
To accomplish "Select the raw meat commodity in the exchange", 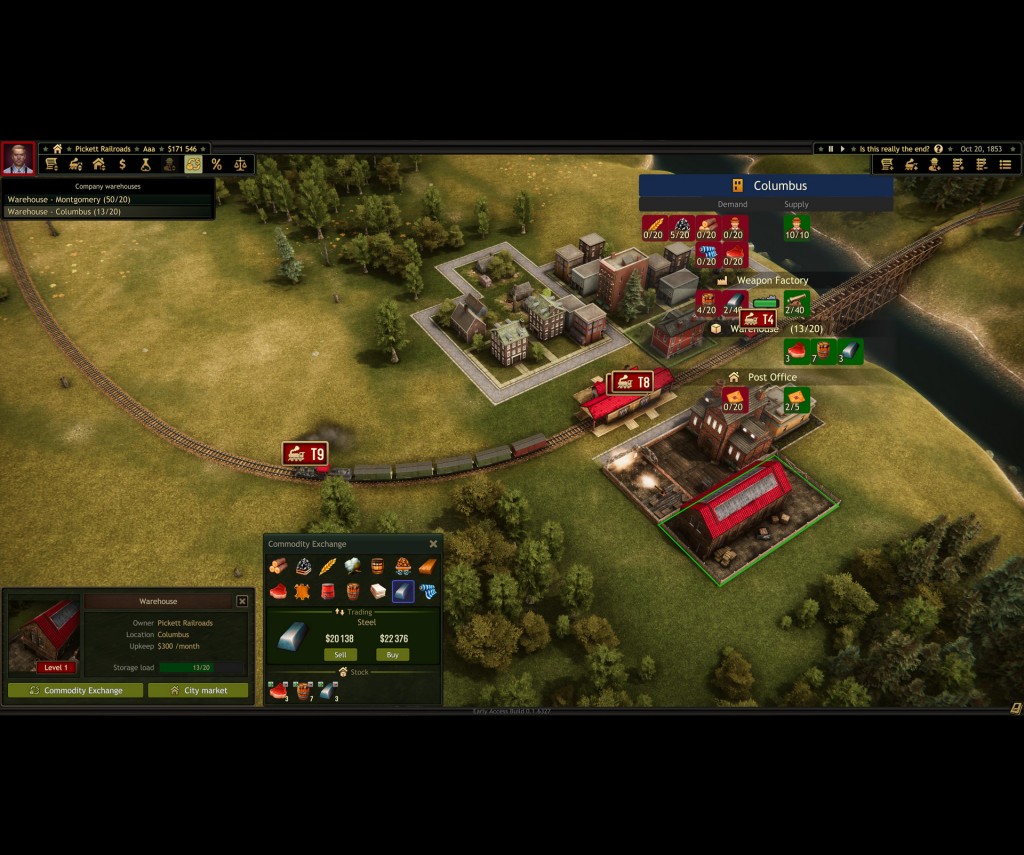I will [277, 591].
